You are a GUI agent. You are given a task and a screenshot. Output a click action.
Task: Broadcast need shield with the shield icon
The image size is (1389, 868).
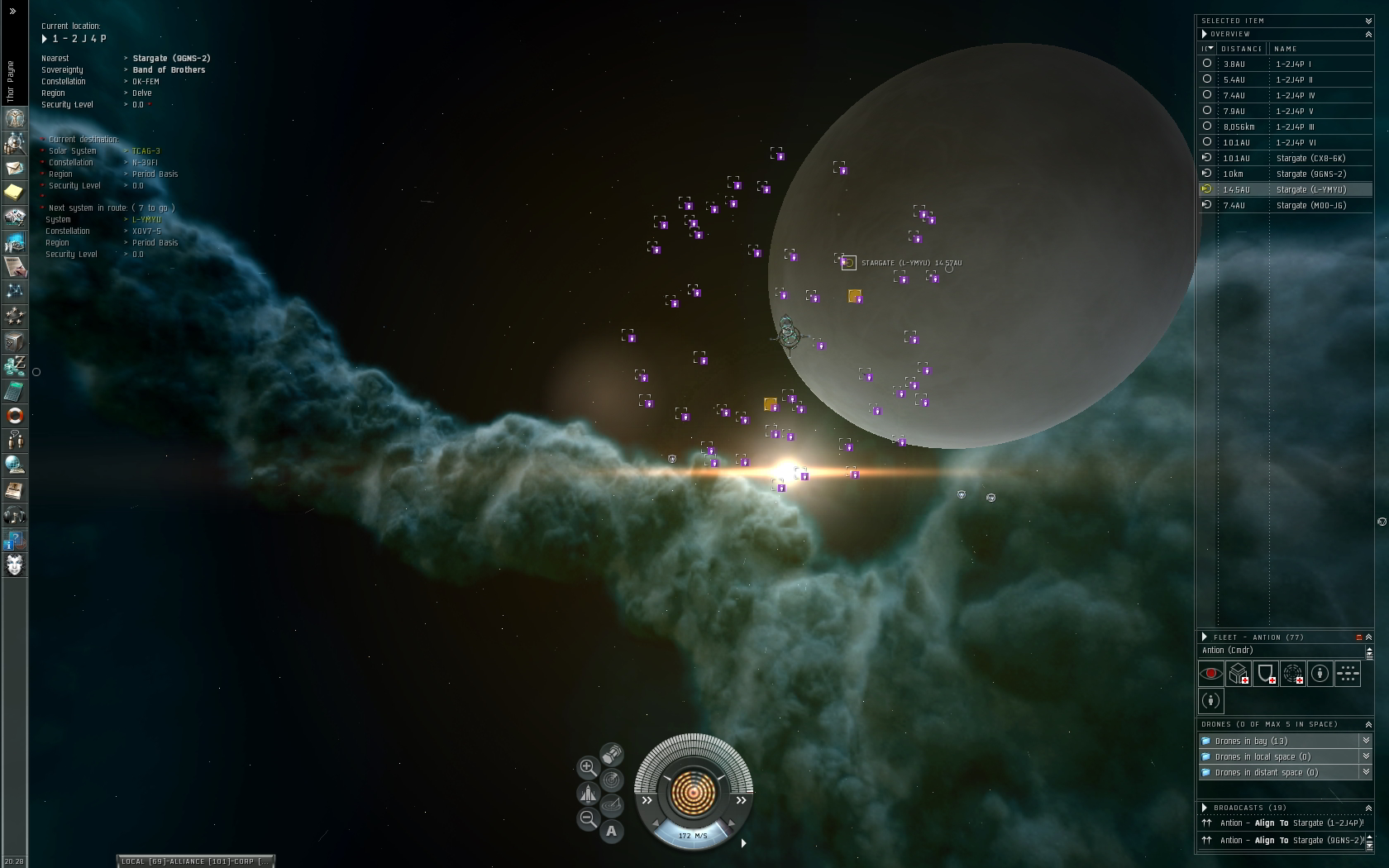click(1266, 674)
